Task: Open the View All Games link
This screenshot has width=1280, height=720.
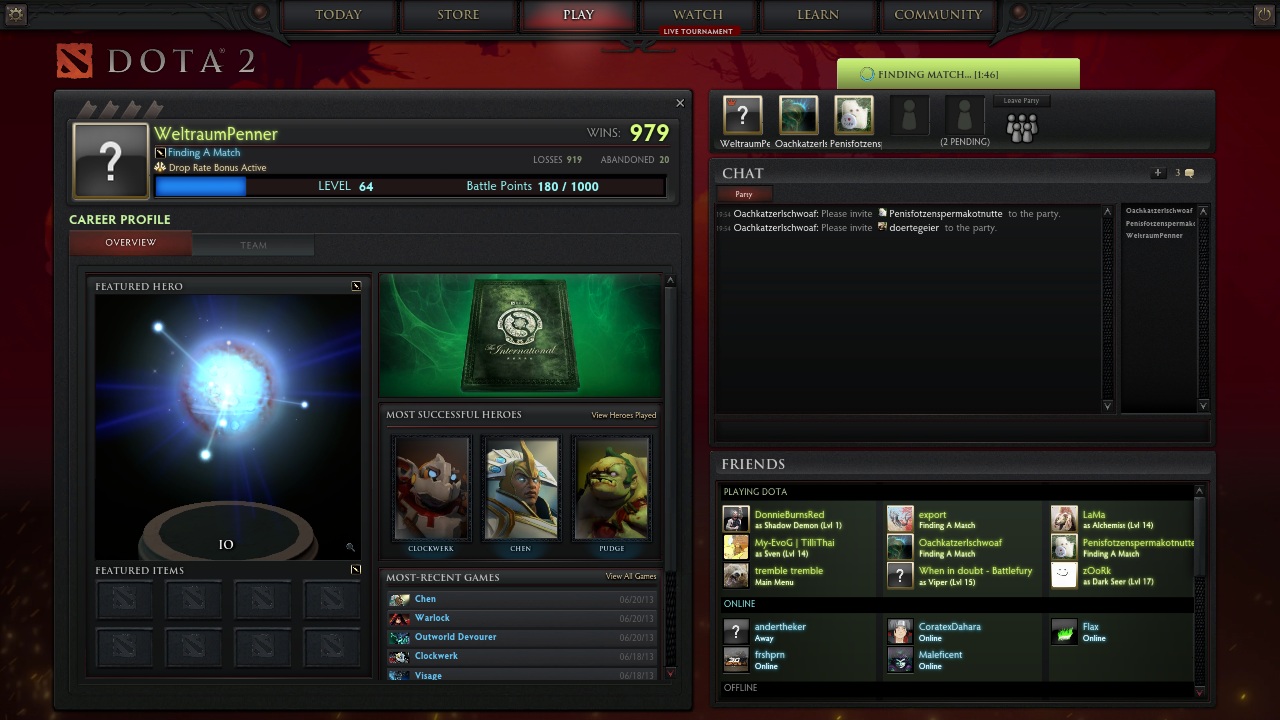Action: point(631,577)
